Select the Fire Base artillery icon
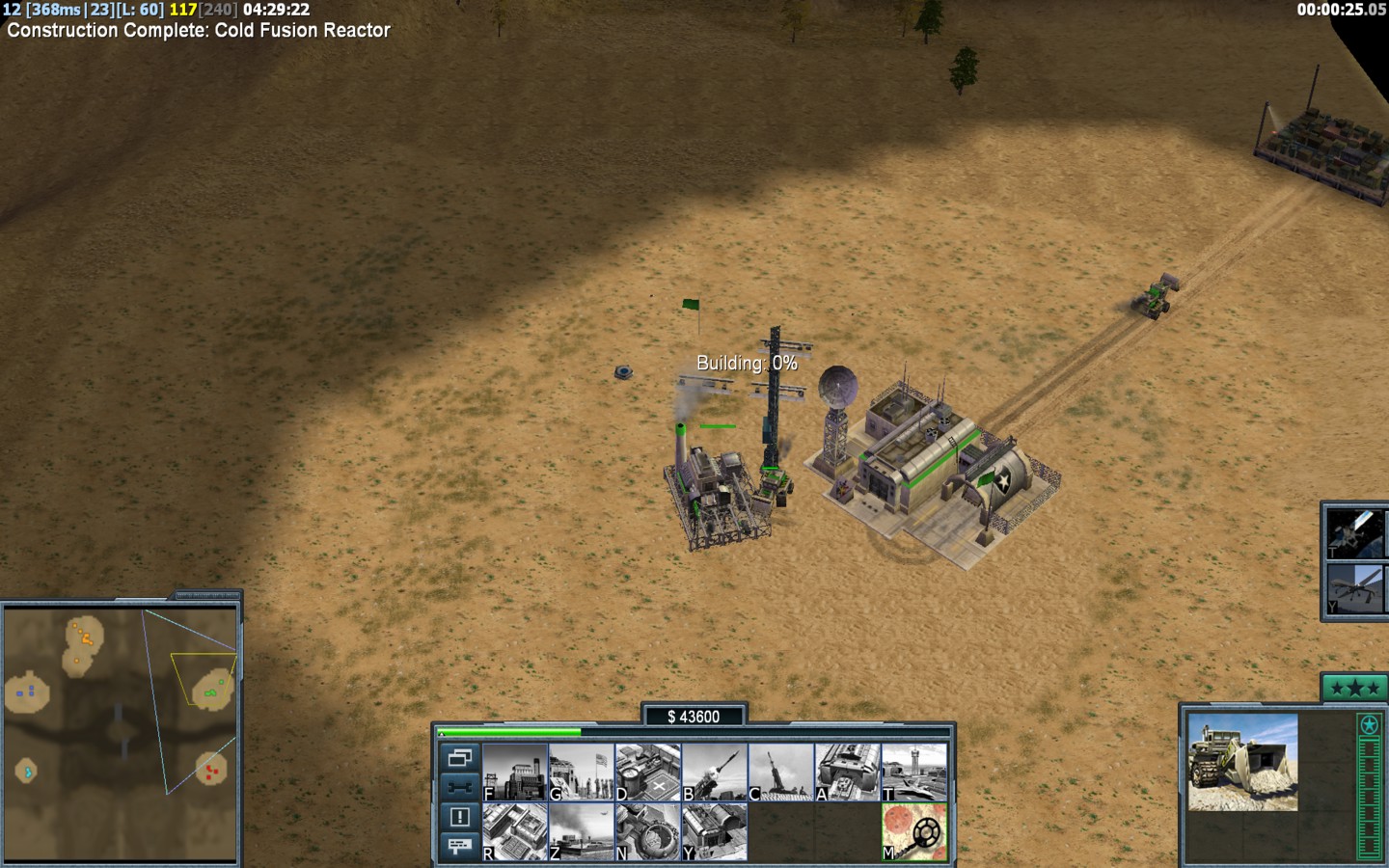The width and height of the screenshot is (1389, 868). (781, 773)
